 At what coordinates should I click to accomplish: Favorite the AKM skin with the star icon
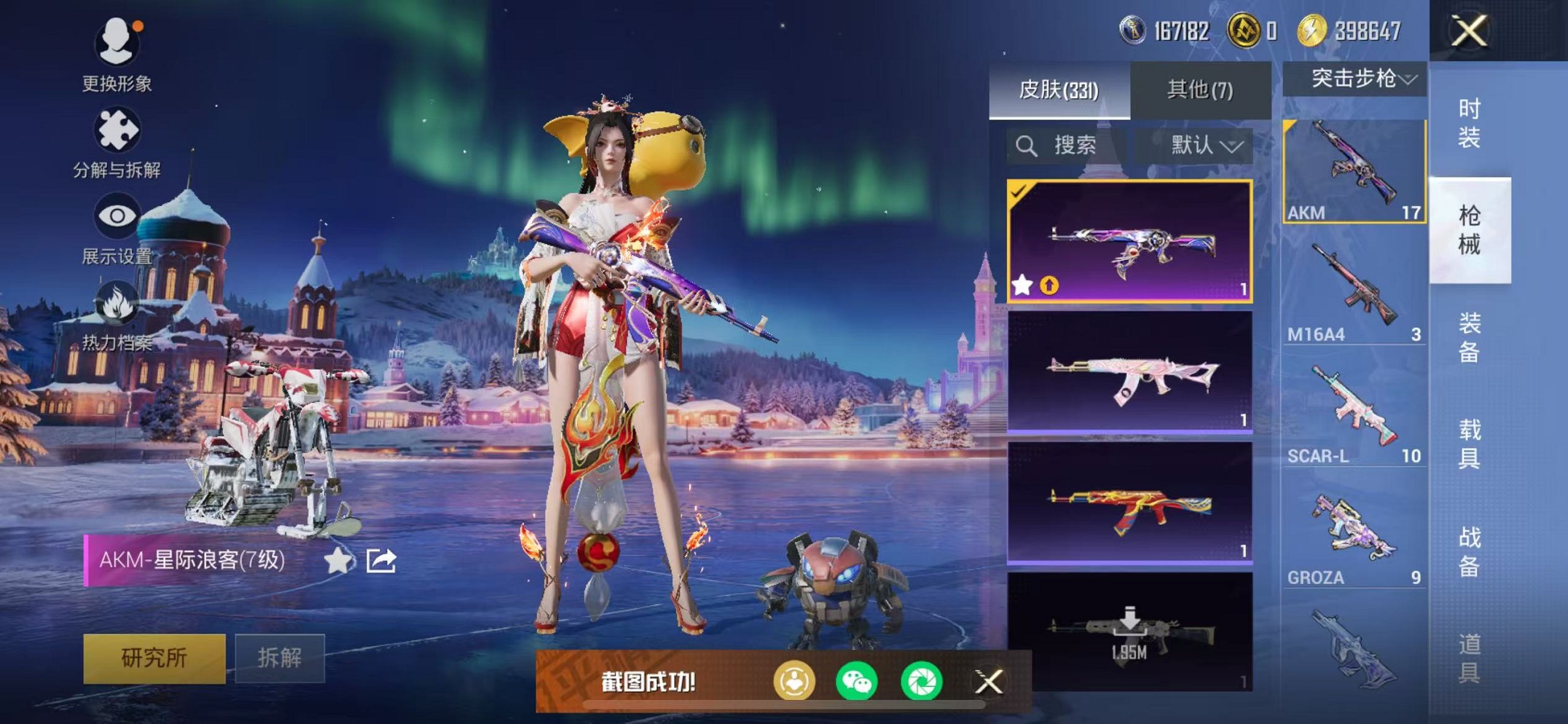point(337,561)
